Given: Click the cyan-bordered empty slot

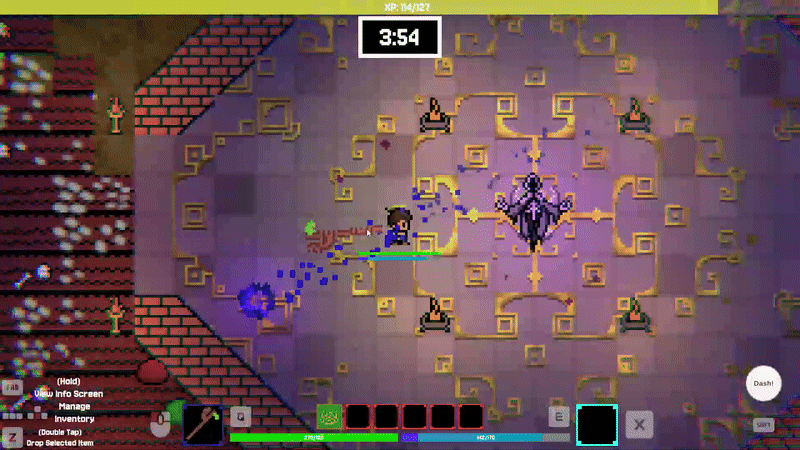Looking at the screenshot, I should tap(597, 423).
